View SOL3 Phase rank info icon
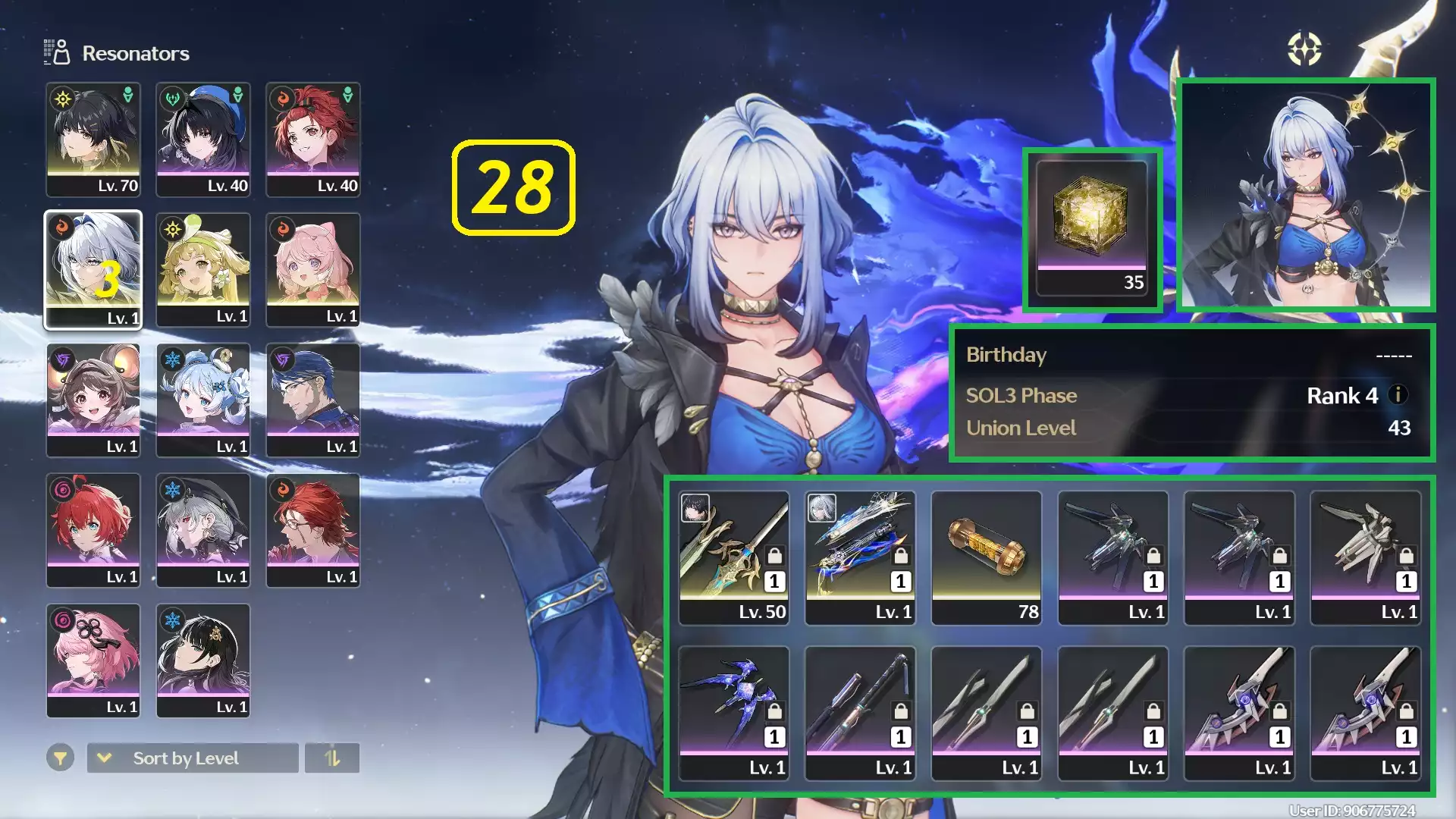 pyautogui.click(x=1398, y=395)
